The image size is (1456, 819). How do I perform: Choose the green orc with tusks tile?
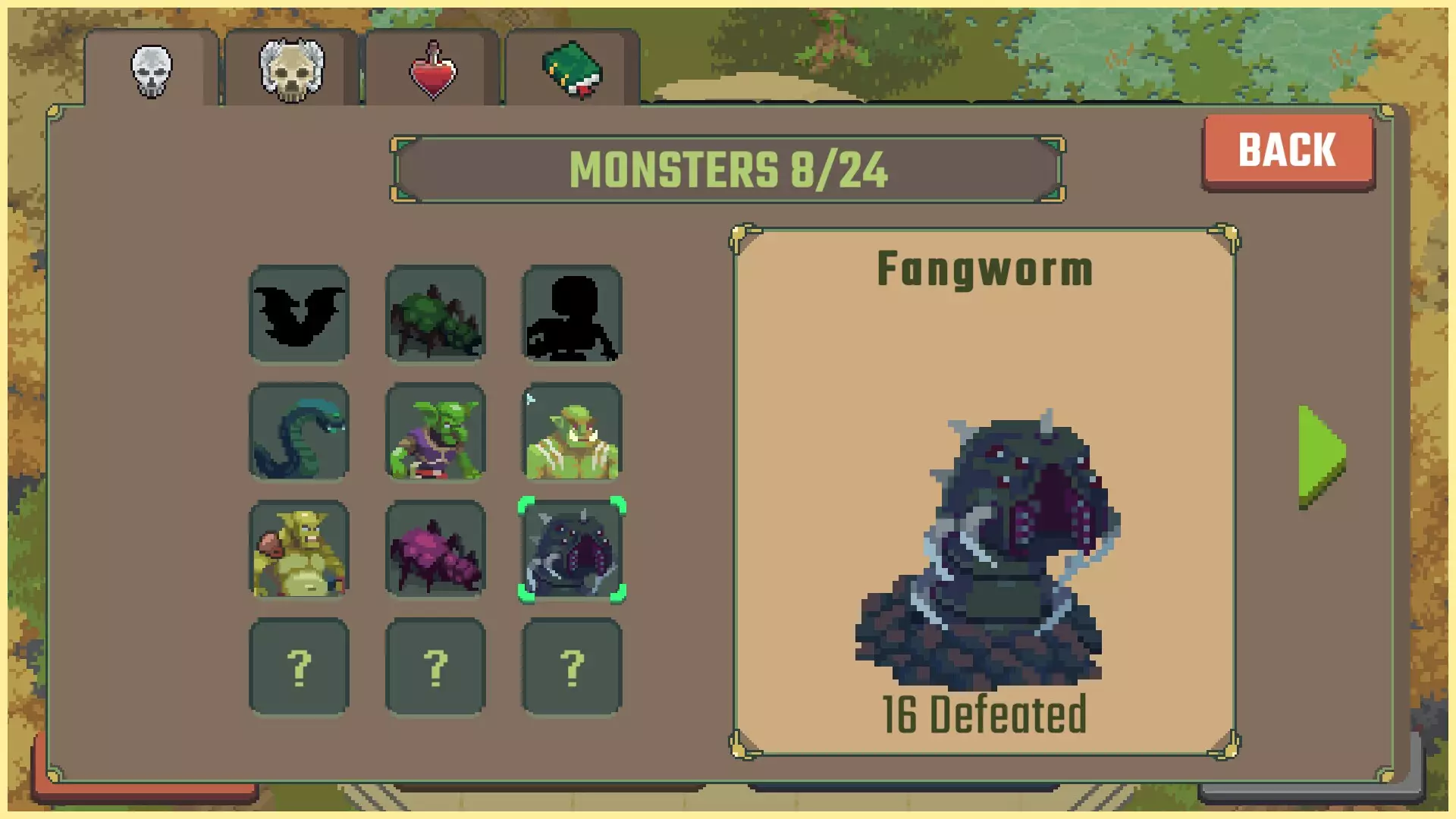[572, 431]
